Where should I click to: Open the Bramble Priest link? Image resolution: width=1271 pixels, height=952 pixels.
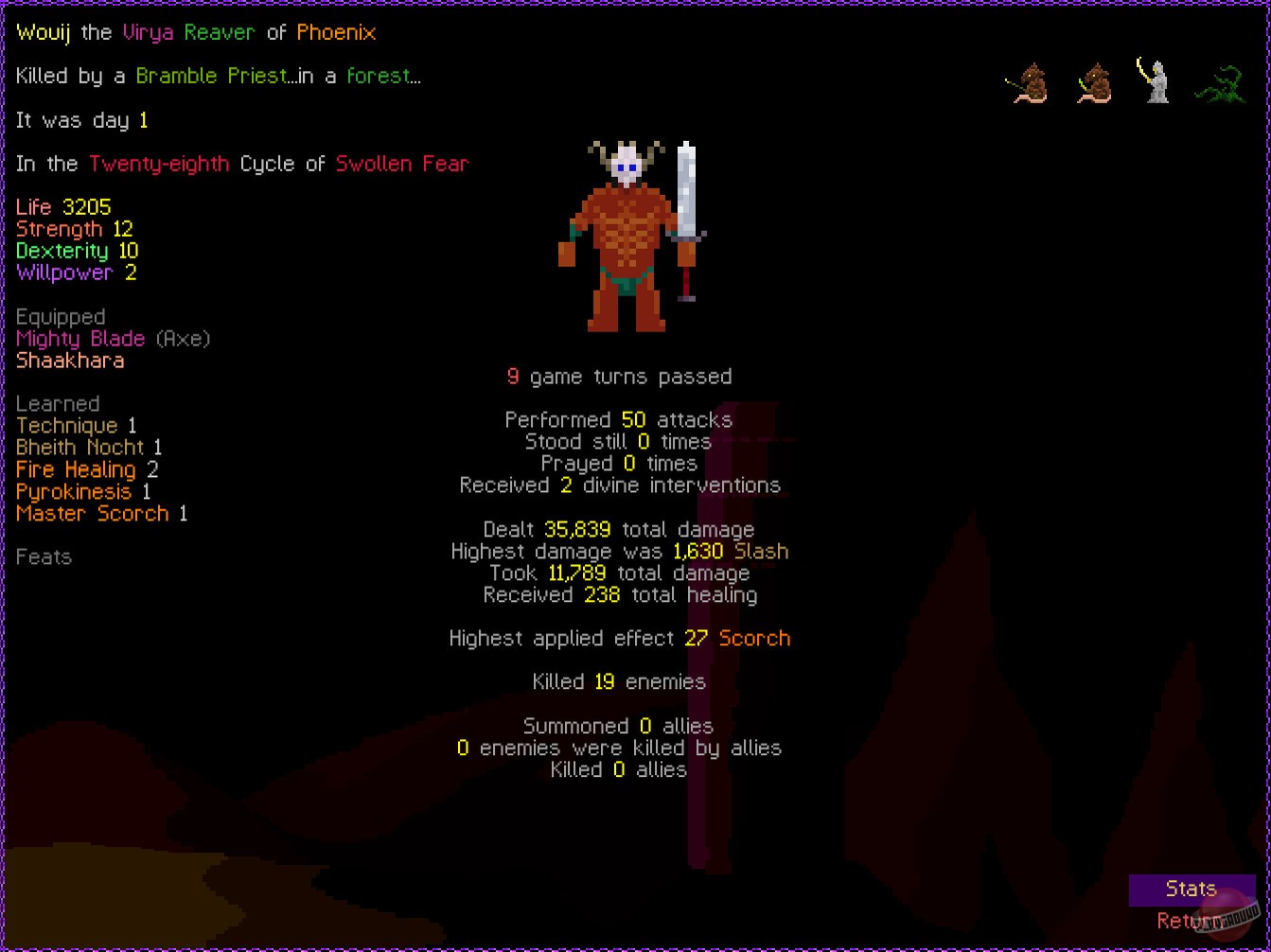(x=212, y=75)
